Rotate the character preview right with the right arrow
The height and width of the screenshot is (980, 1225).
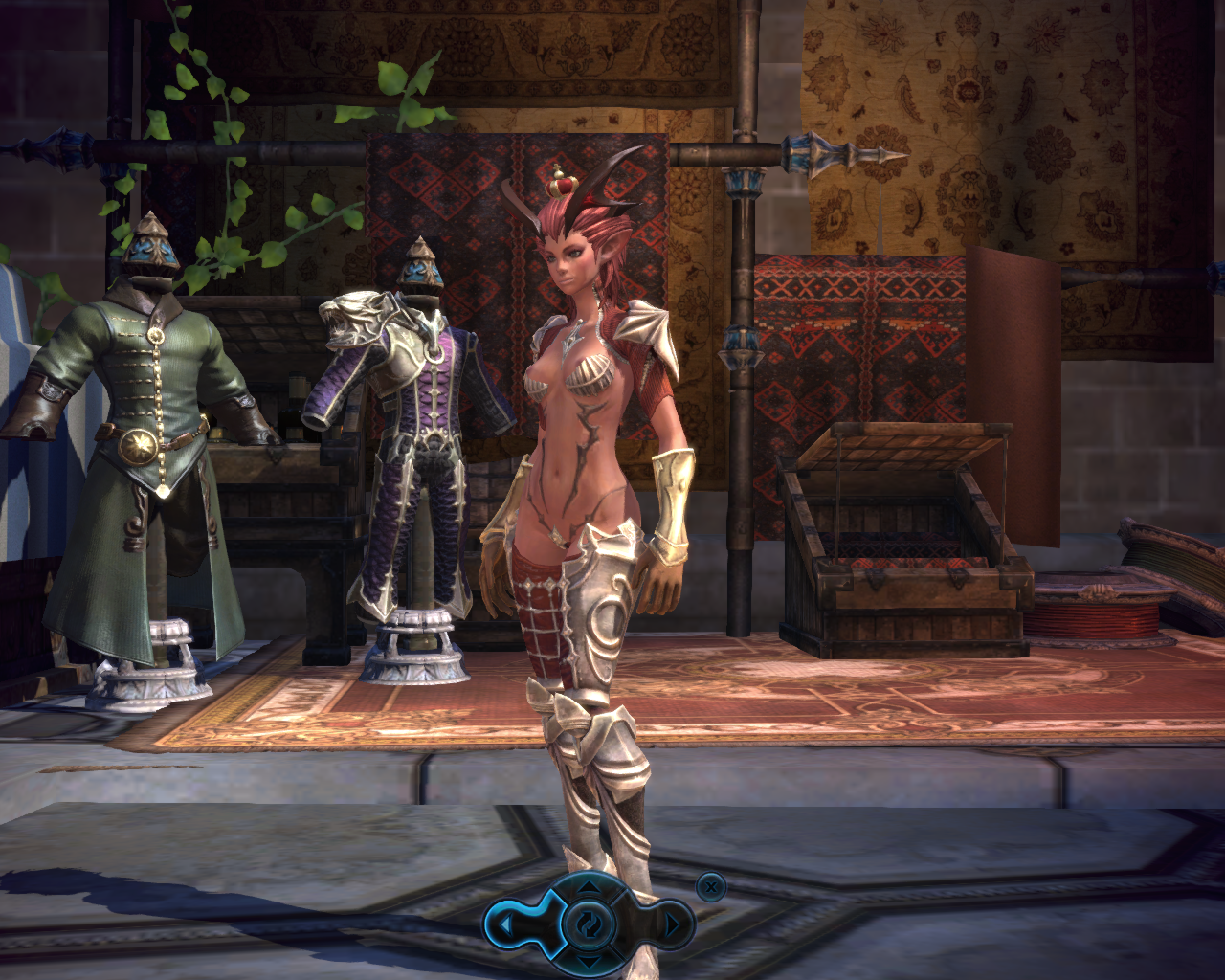click(672, 924)
